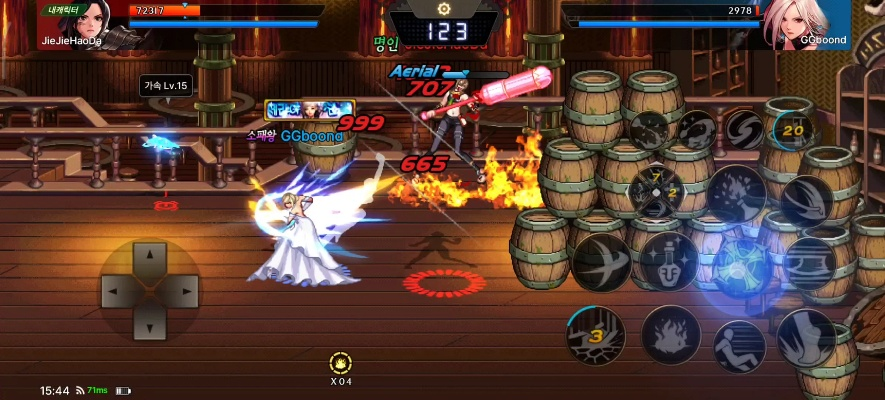Use the kicking foot skill button
Viewport: 885px width, 400px height.
807,336
